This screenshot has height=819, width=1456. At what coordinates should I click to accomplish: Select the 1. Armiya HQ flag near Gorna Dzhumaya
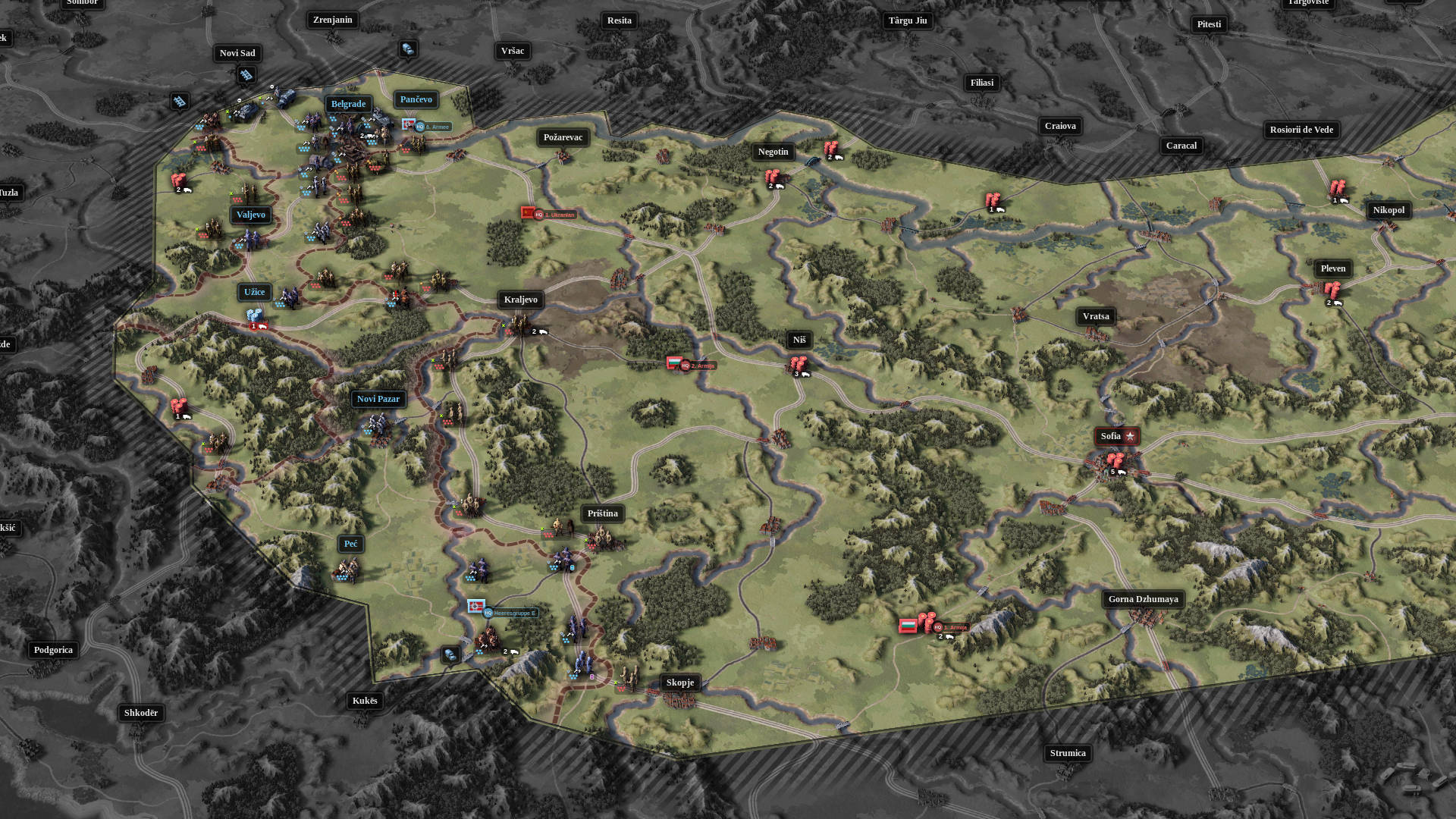[910, 626]
